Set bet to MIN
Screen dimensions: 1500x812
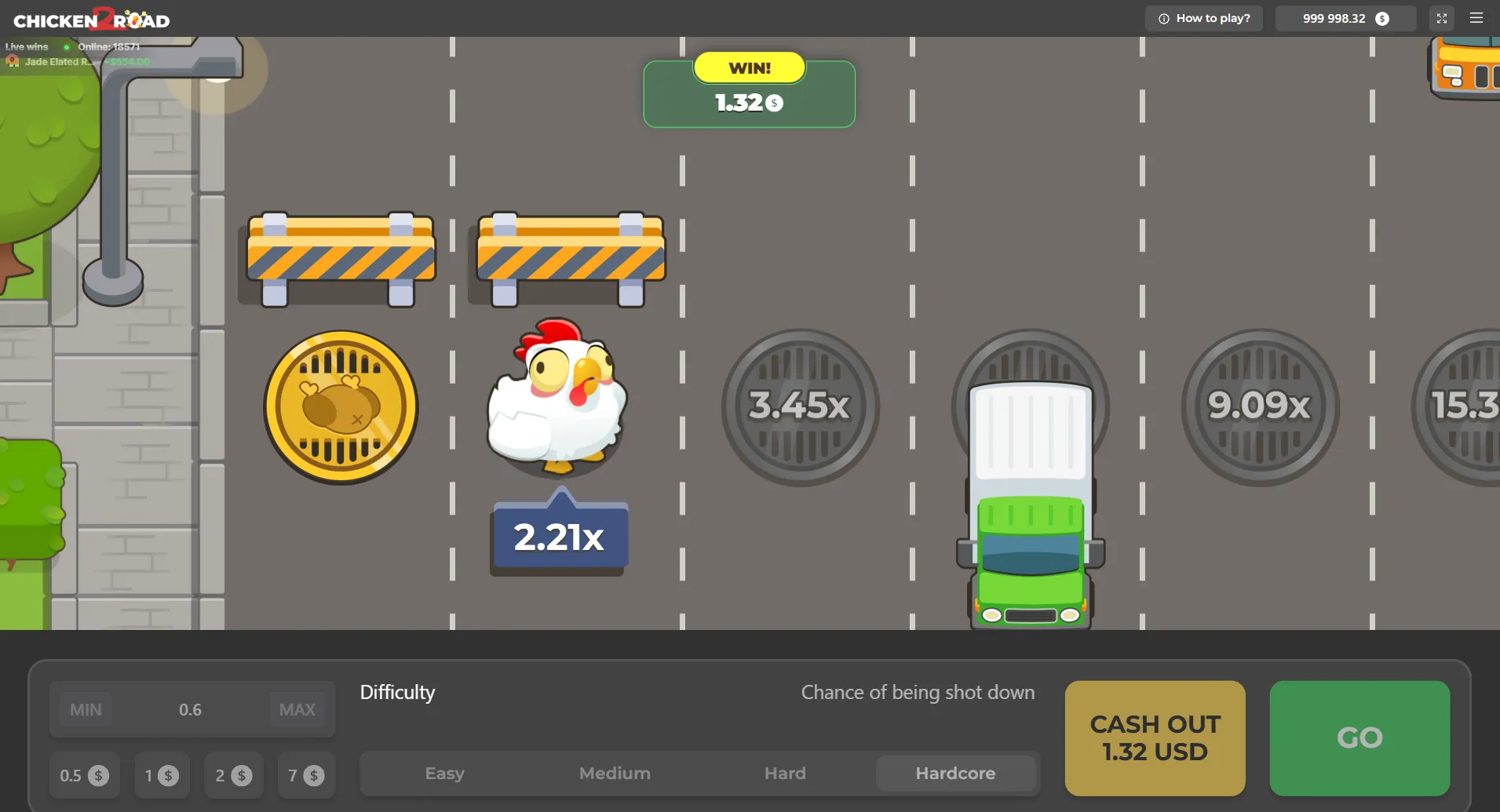86,709
